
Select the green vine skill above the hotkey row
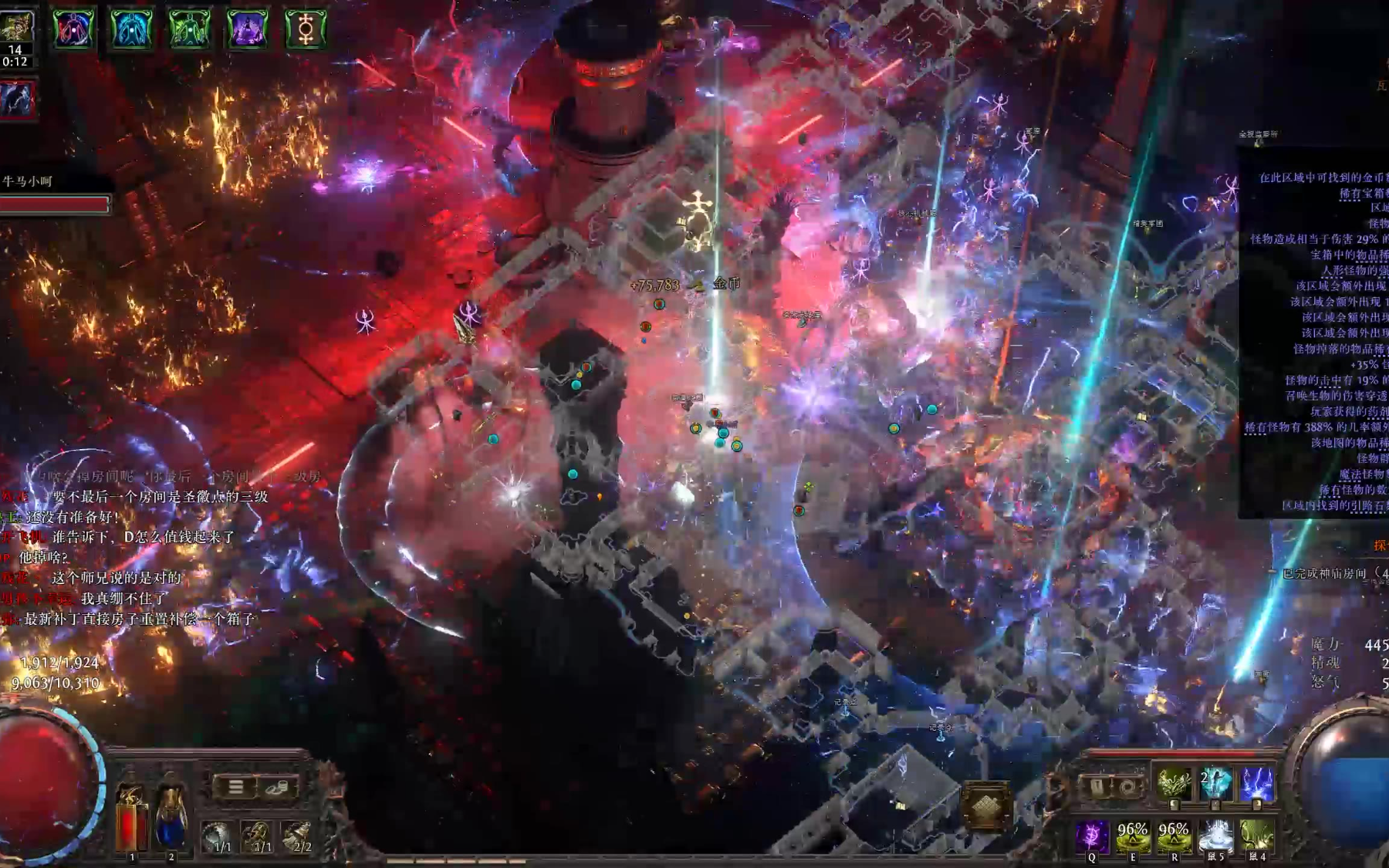click(x=1173, y=785)
